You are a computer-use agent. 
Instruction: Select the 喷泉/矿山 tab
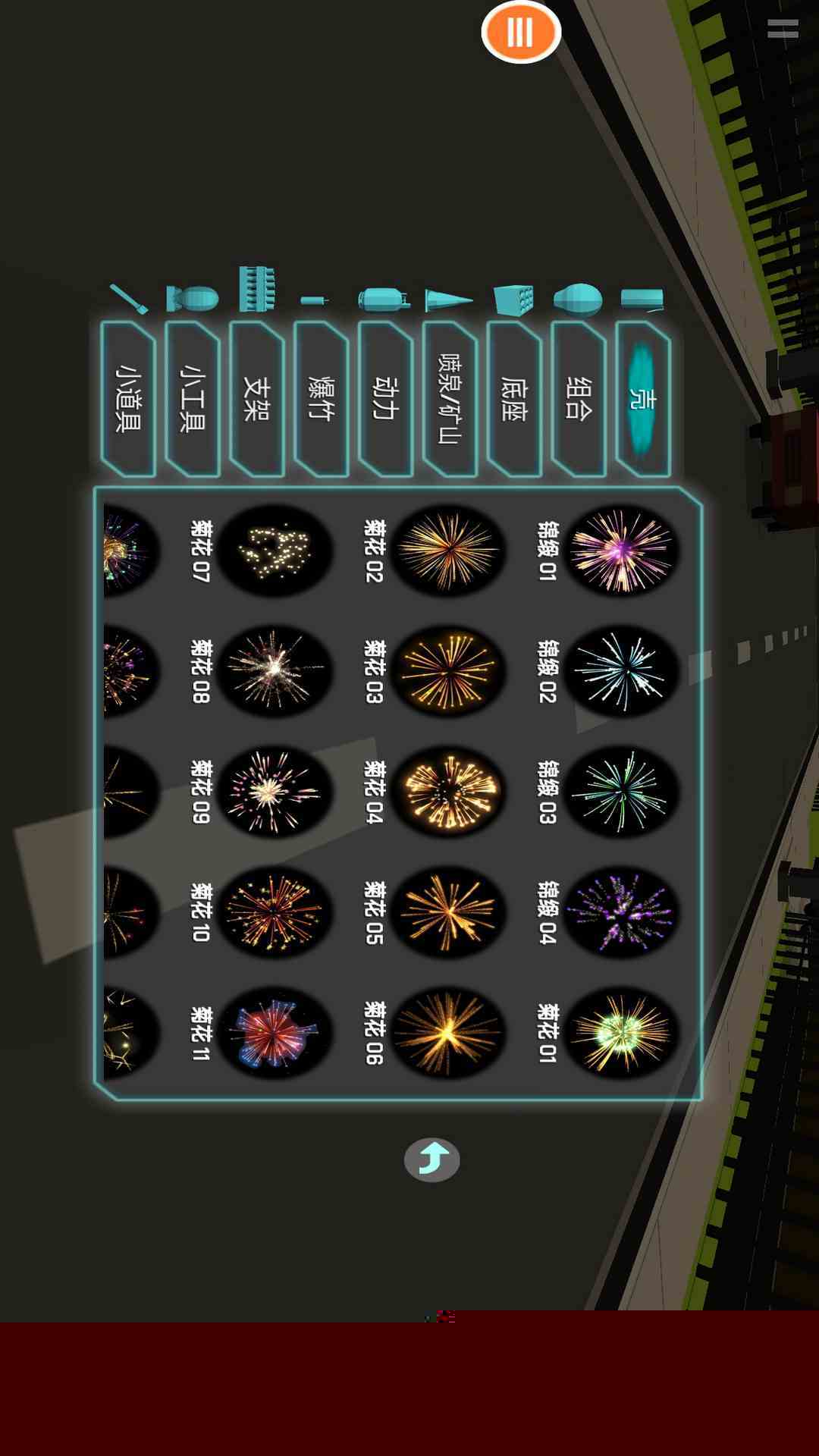(x=450, y=399)
